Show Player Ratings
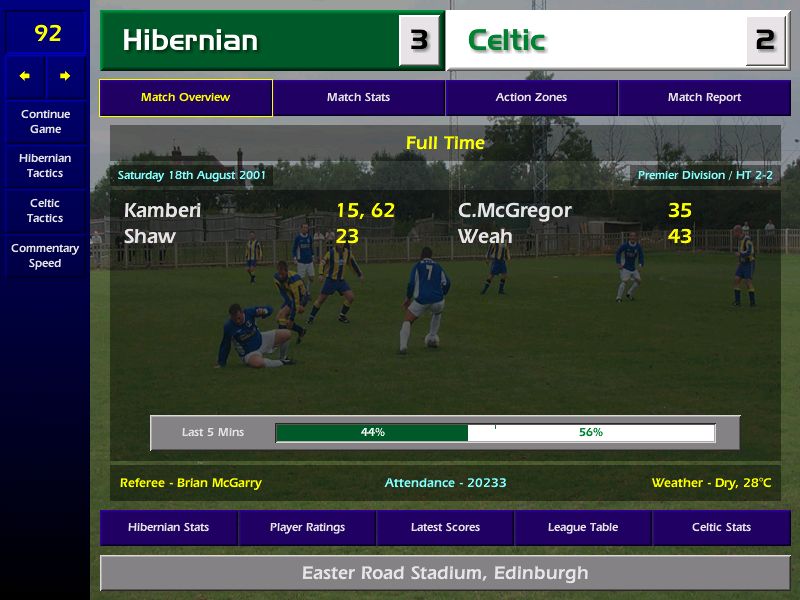800x600 pixels. (x=307, y=527)
